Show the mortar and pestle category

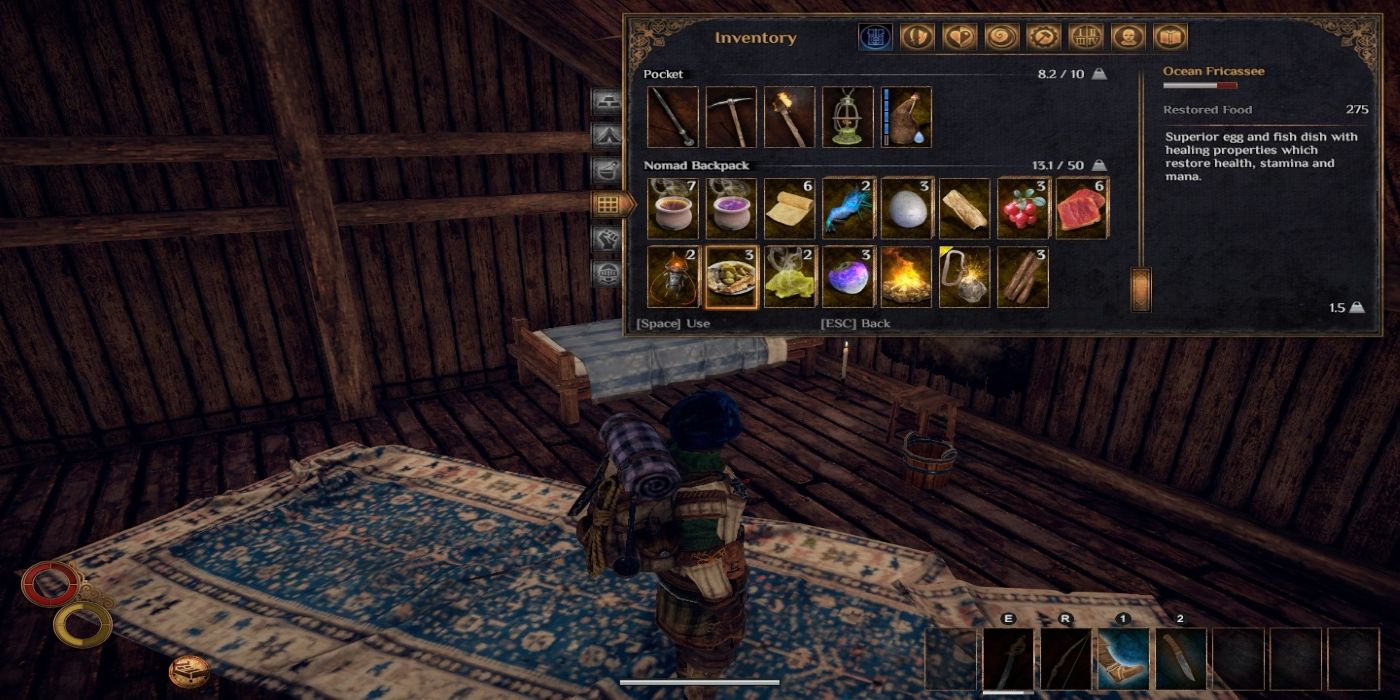click(606, 169)
